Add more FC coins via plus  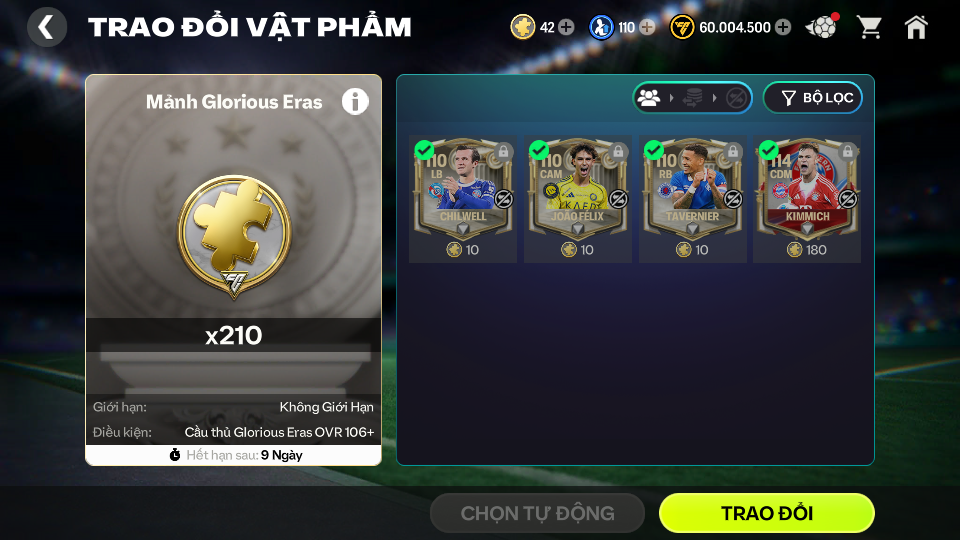783,27
